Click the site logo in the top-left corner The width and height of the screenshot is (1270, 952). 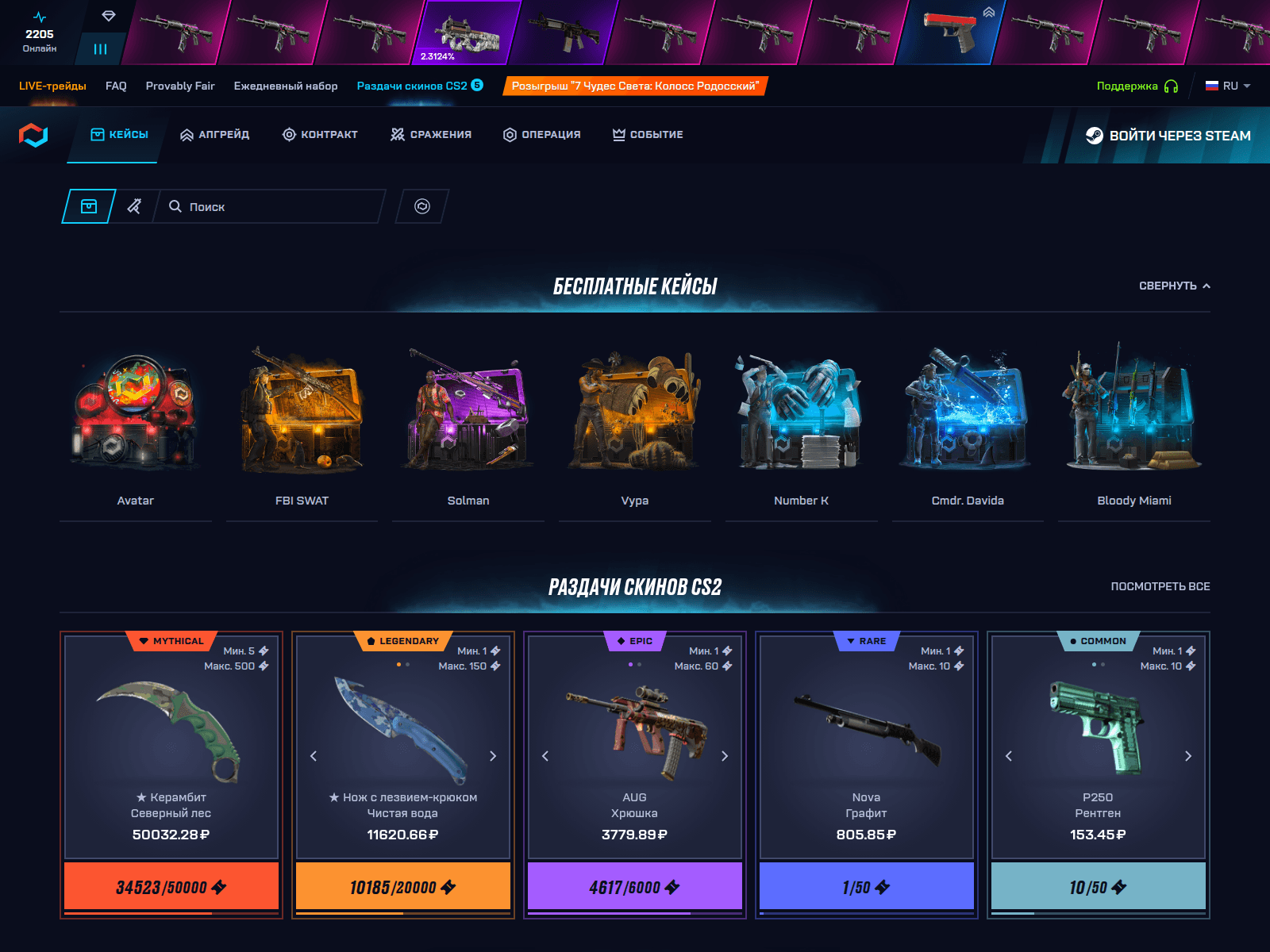pyautogui.click(x=33, y=134)
